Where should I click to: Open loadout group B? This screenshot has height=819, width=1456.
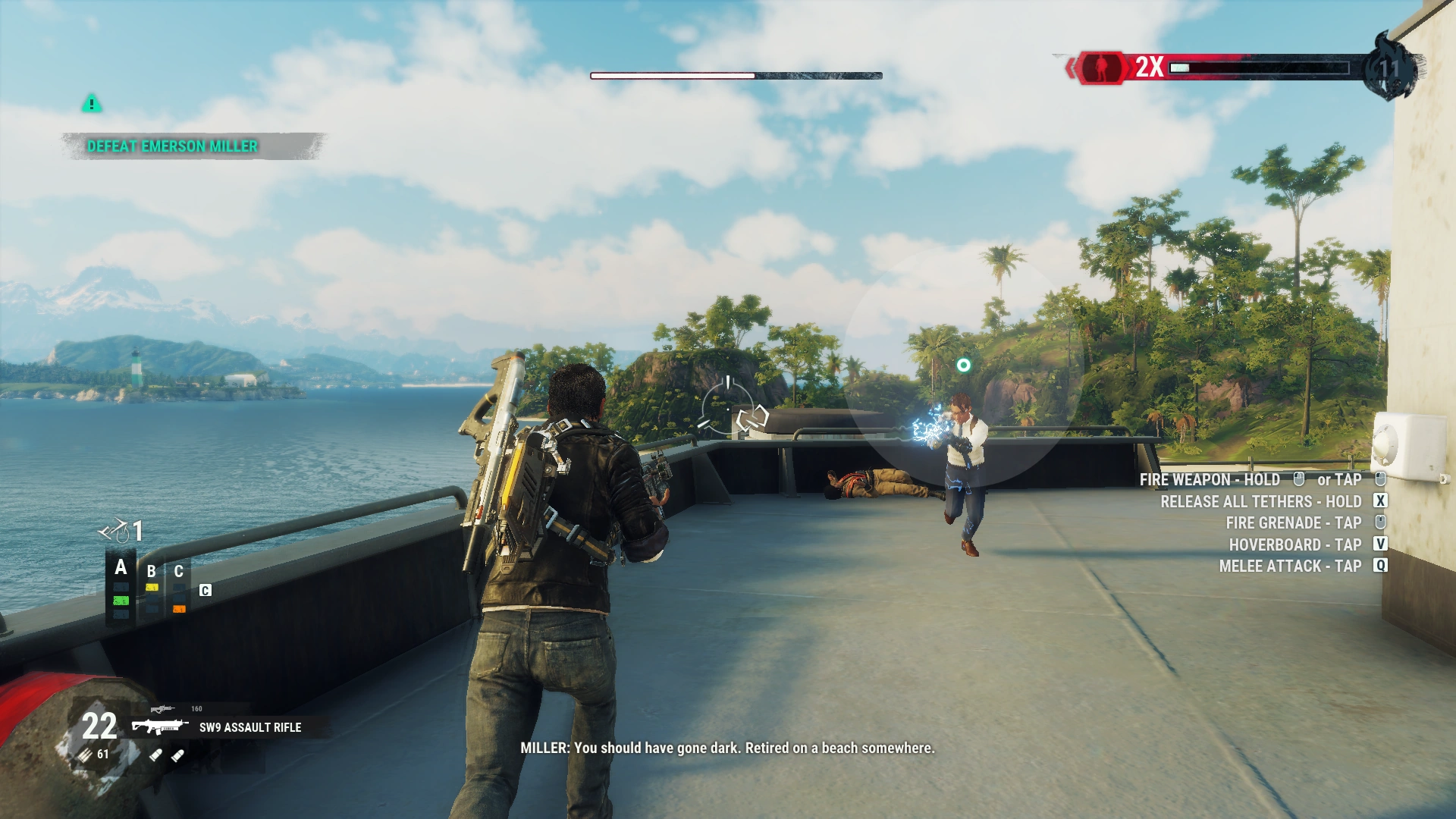tap(151, 570)
